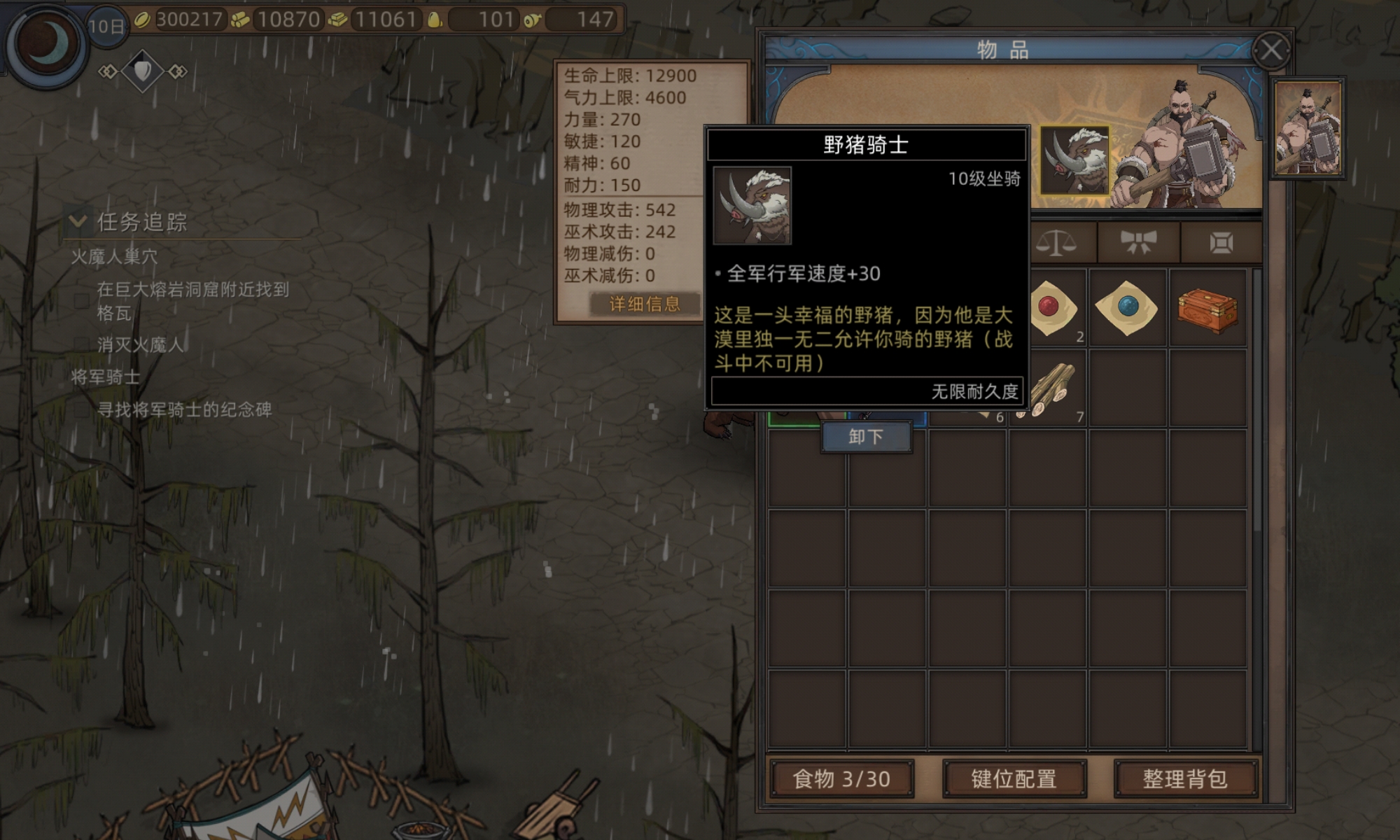This screenshot has width=1400, height=840.
Task: Open 键位配置 to configure key bindings
Action: coord(1015,778)
